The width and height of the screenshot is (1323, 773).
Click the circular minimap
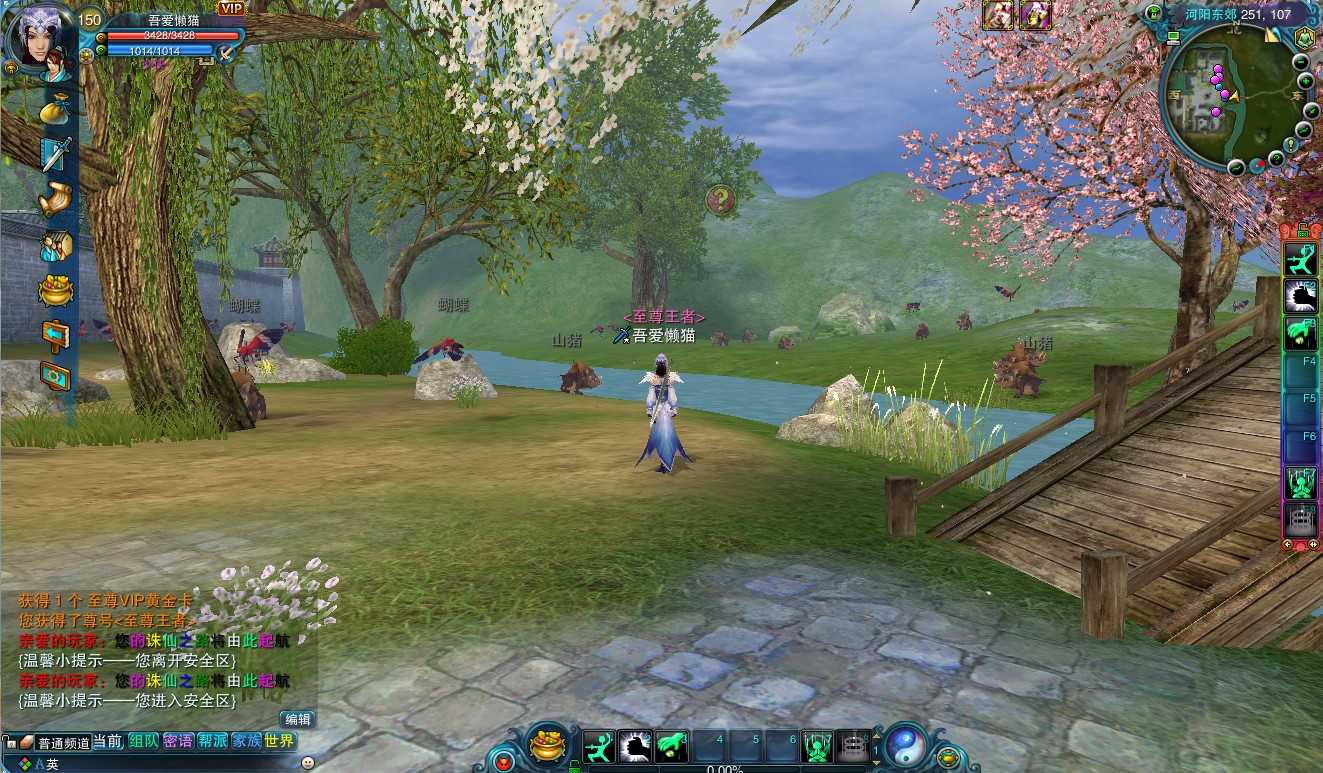(x=1226, y=97)
